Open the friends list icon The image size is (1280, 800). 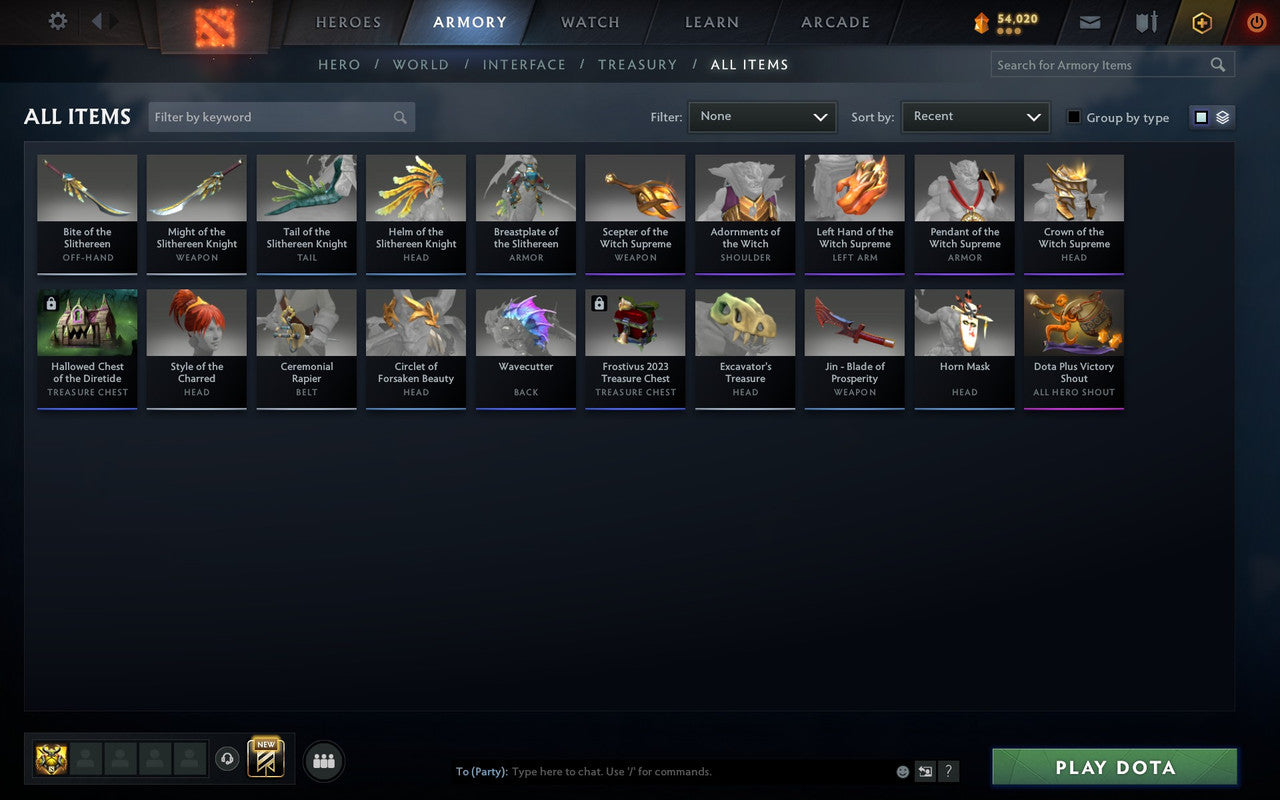coord(323,760)
